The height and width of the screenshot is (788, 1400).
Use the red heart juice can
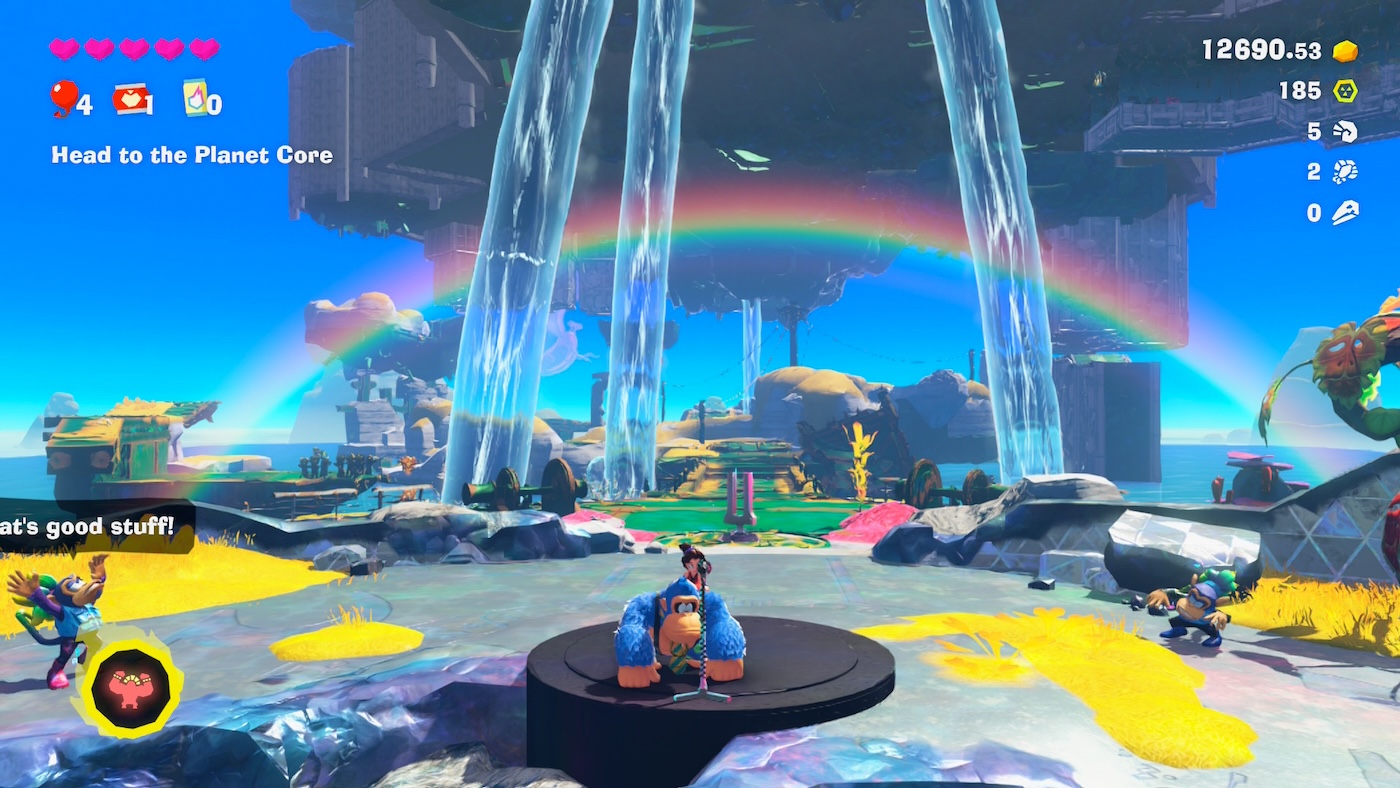(x=129, y=99)
